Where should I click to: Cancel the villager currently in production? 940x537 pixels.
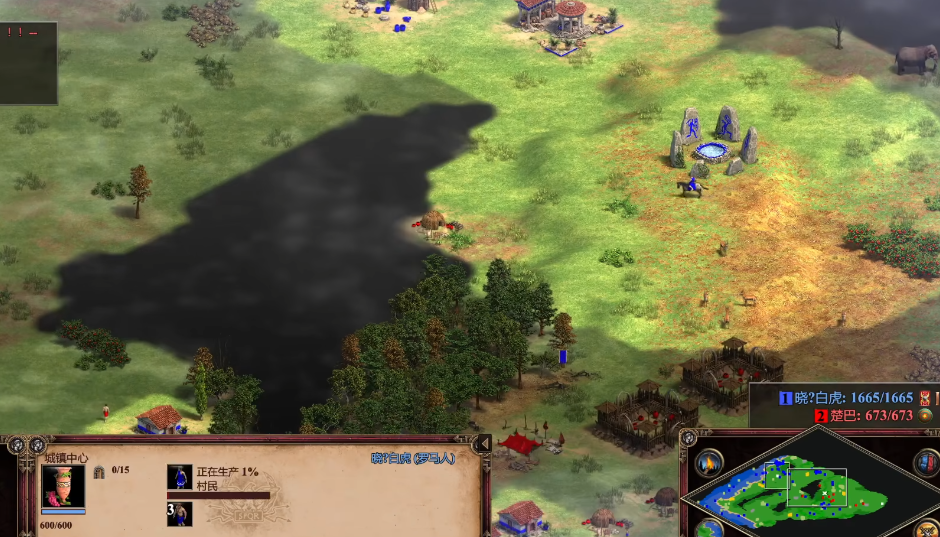180,477
